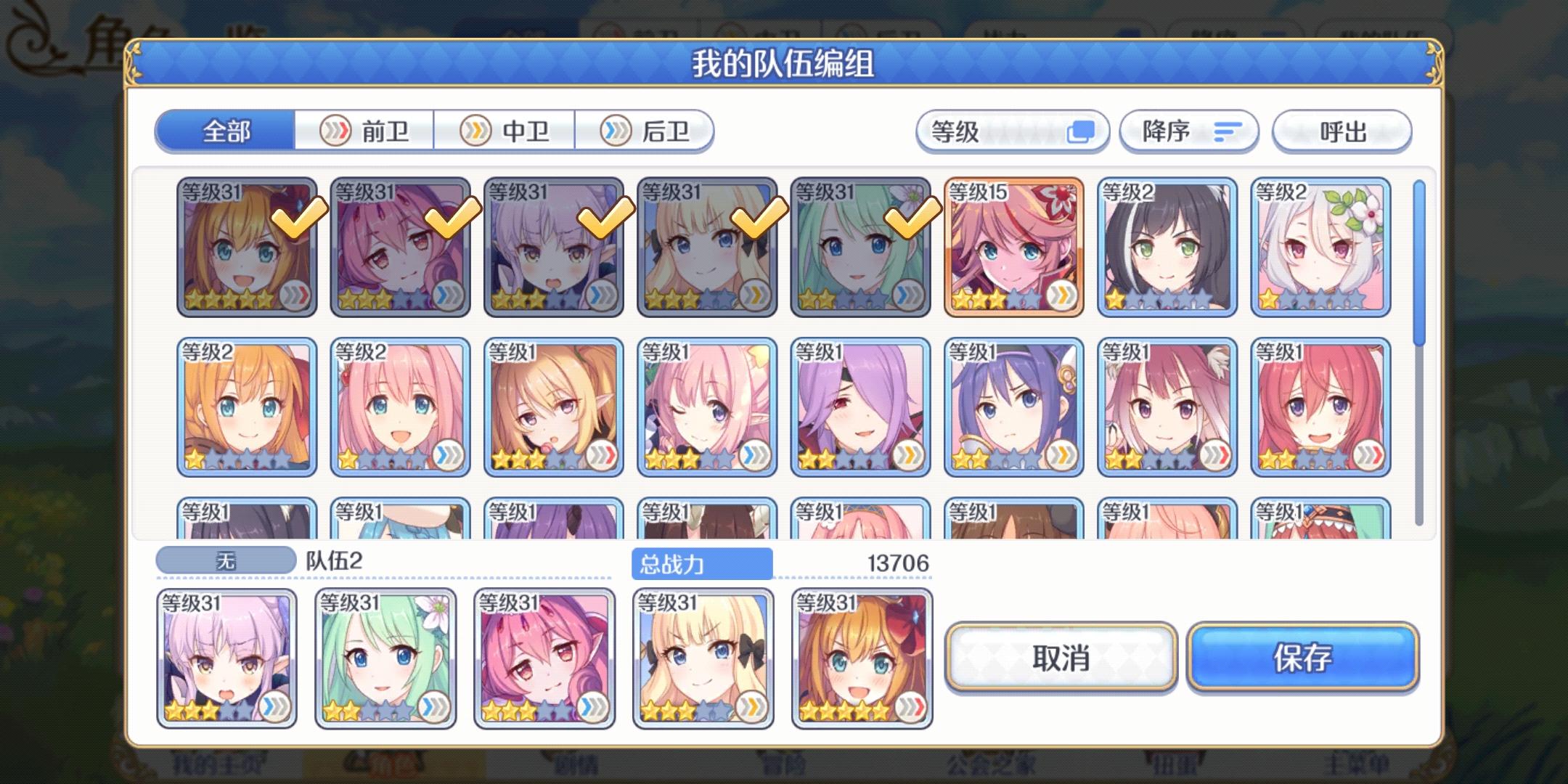
Task: Click the stacked-squares icon inside 等级 filter
Action: point(1083,132)
